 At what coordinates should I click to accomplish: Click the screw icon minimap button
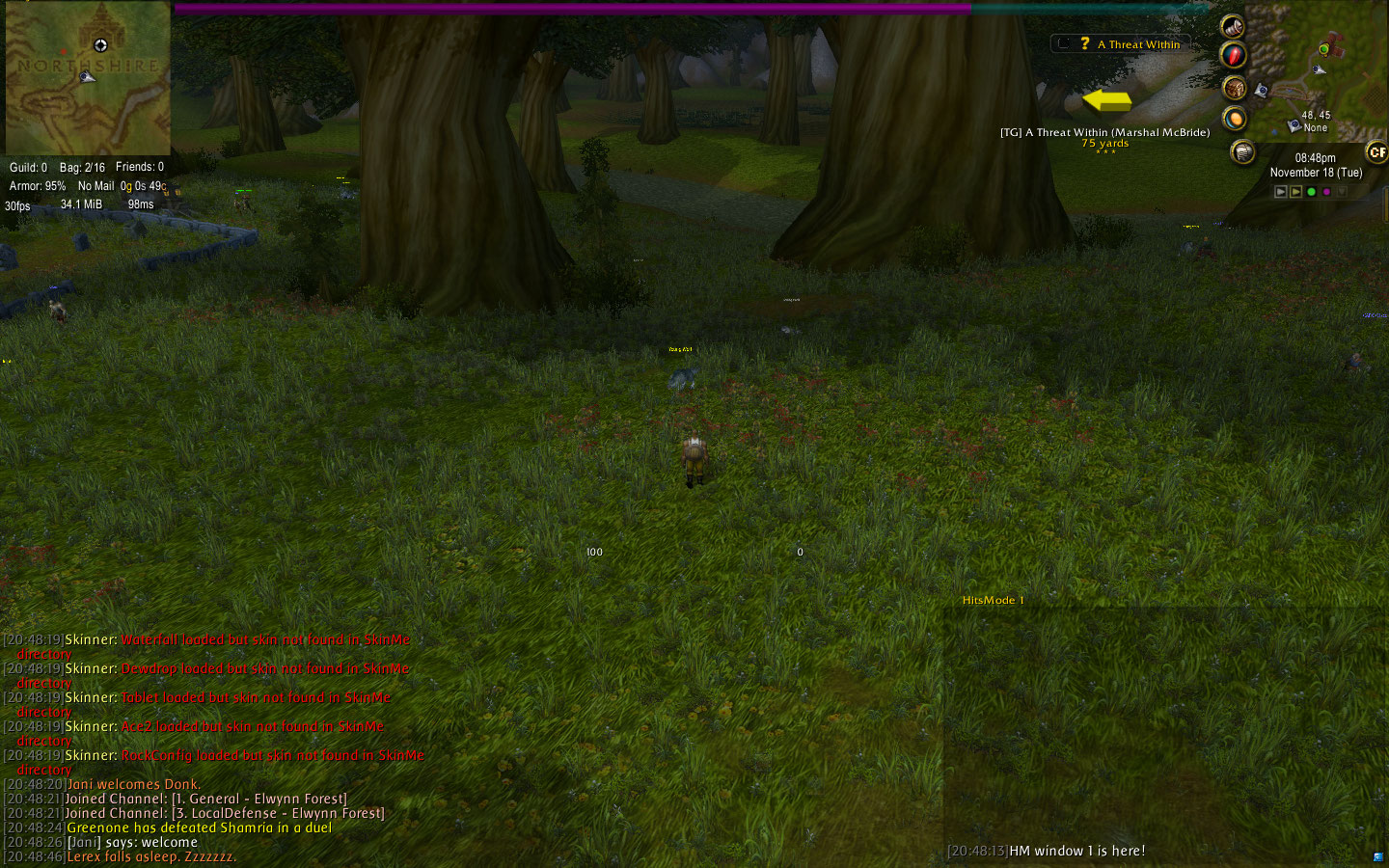point(1233,26)
